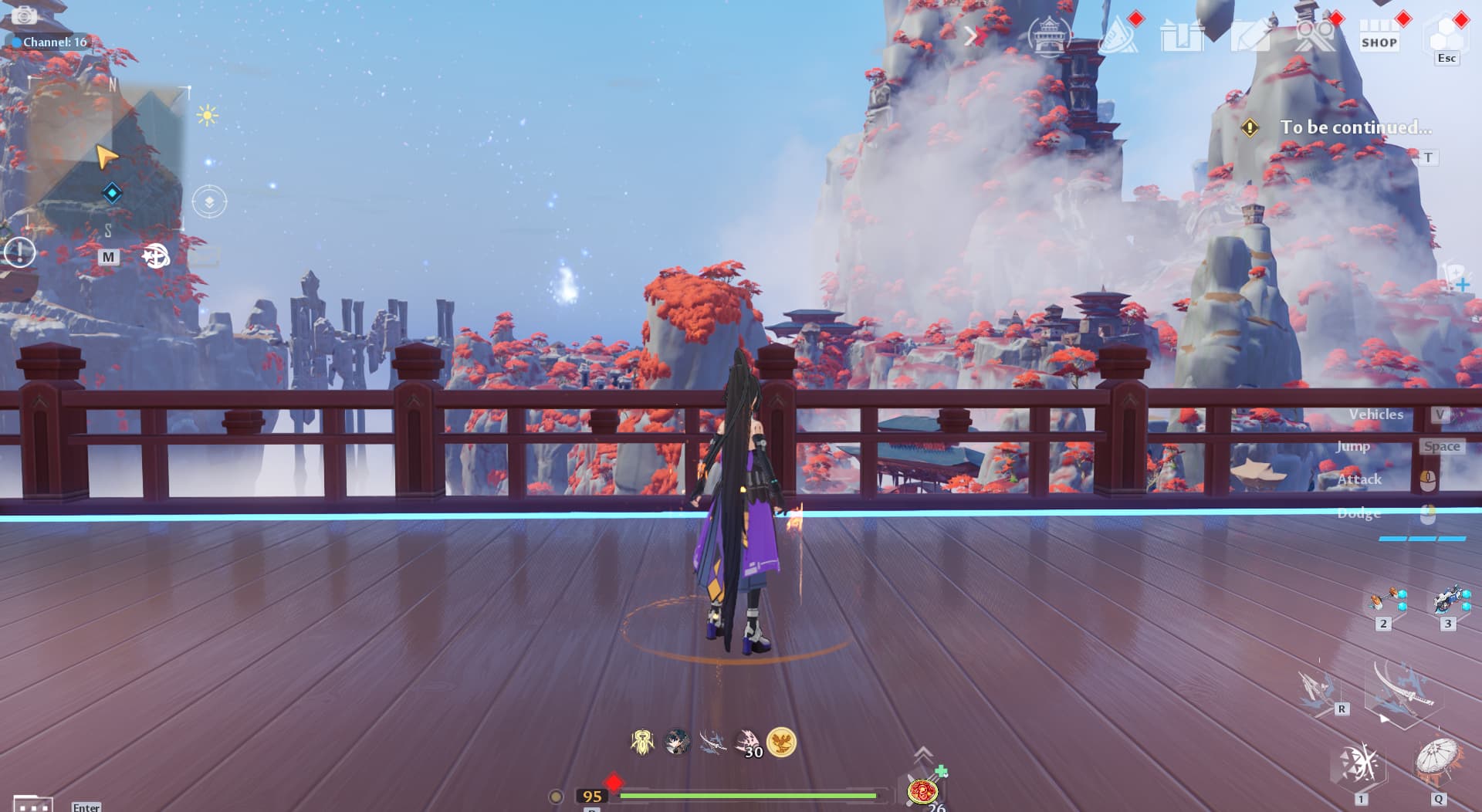Viewport: 1482px width, 812px height.
Task: Switch to the weapon in slot R
Action: point(1320,689)
